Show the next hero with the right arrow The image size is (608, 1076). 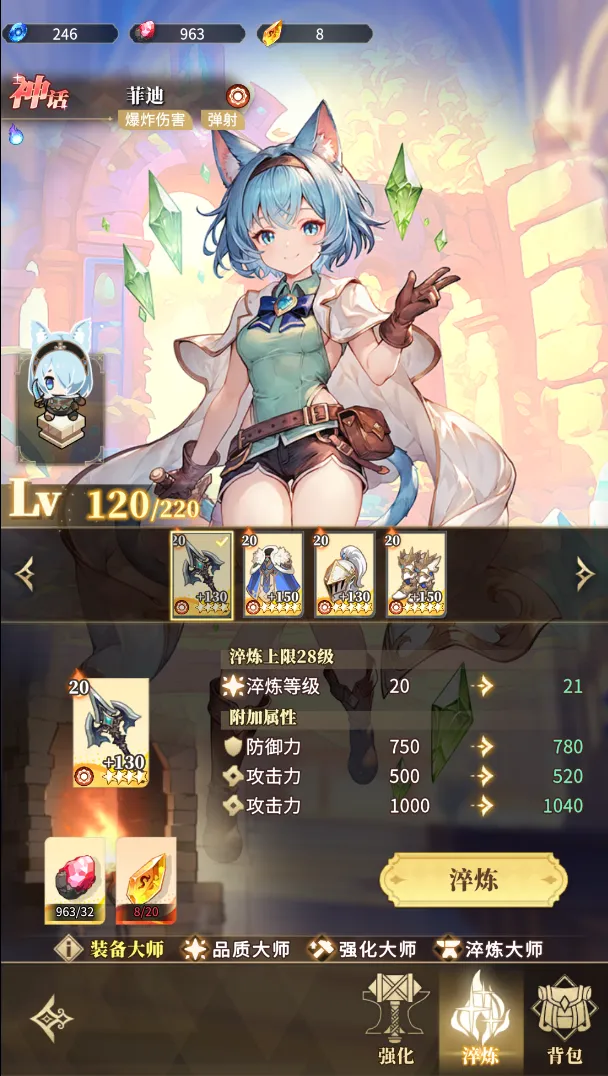(585, 573)
